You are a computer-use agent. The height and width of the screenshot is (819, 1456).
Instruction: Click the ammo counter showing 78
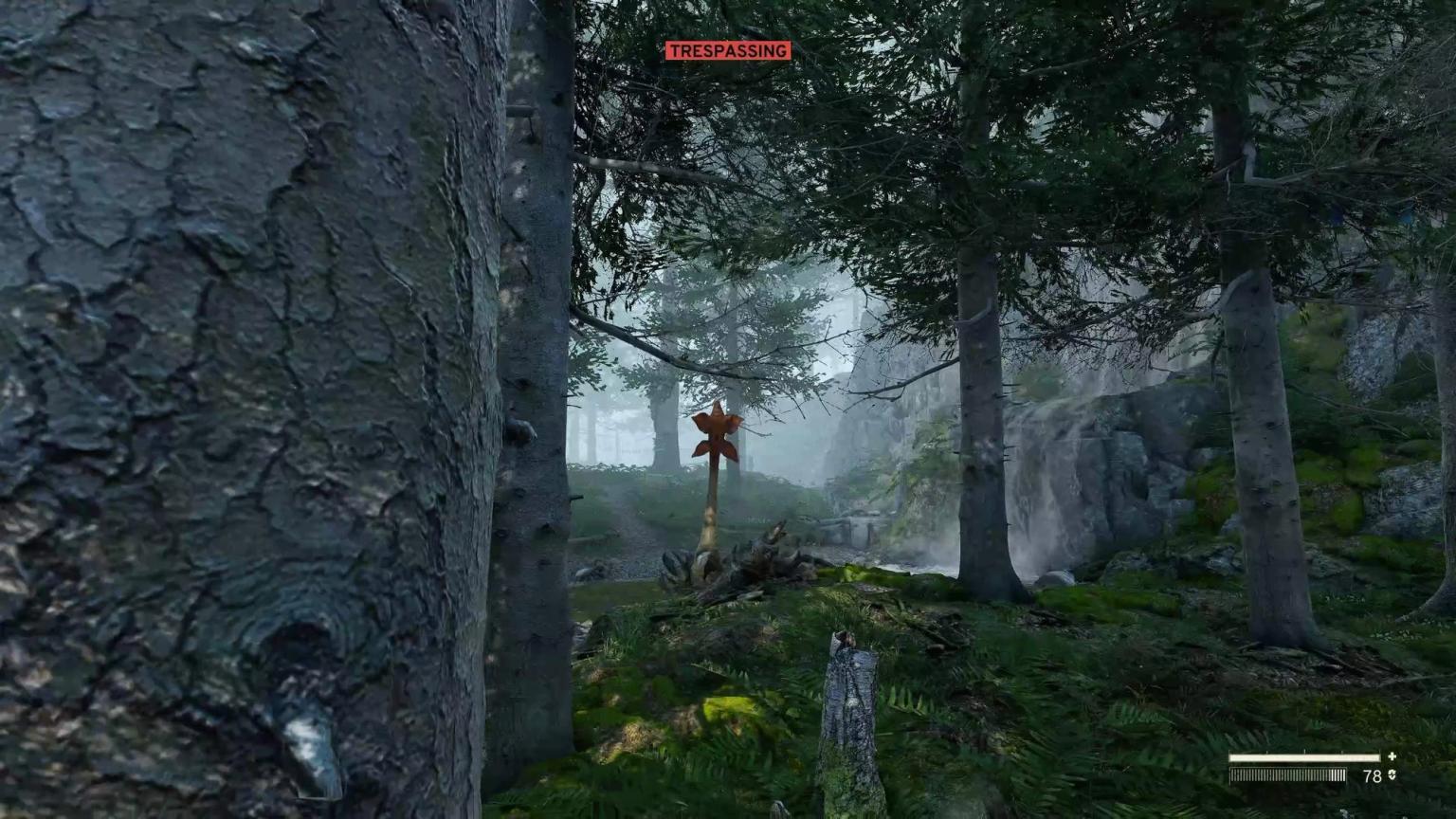[1373, 775]
